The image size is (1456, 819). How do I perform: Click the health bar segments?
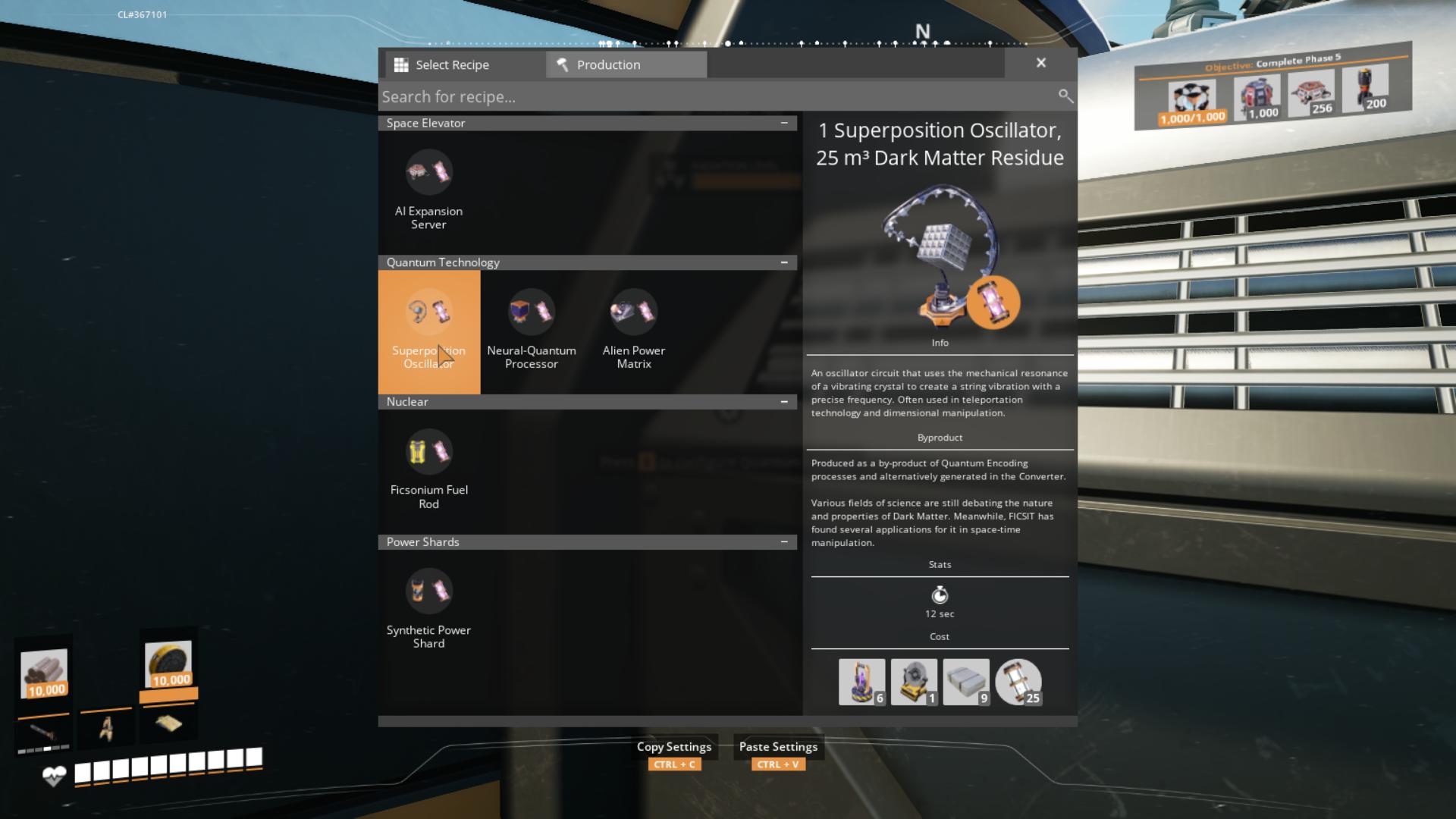(x=167, y=761)
